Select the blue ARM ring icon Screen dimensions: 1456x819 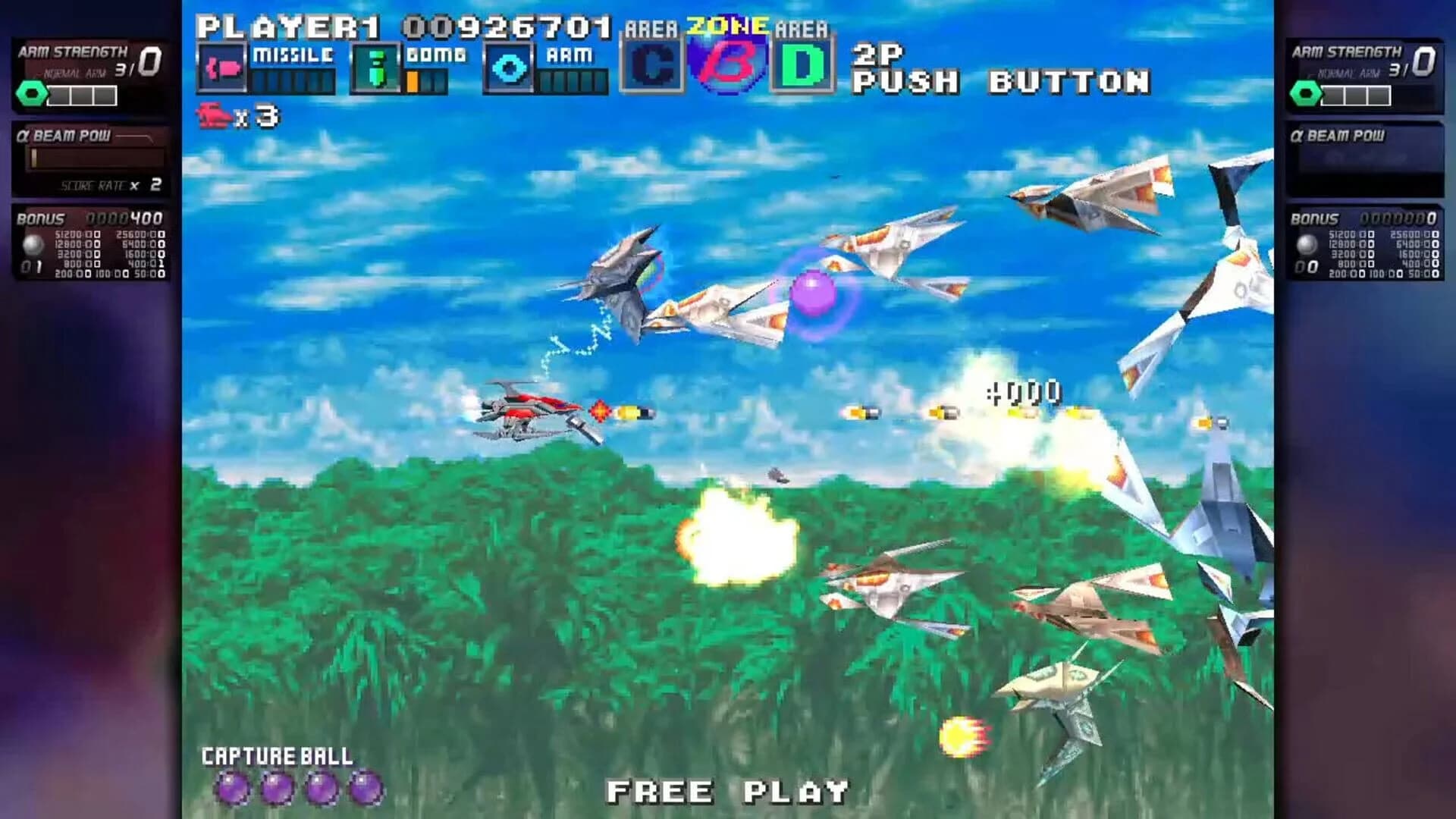coord(510,68)
